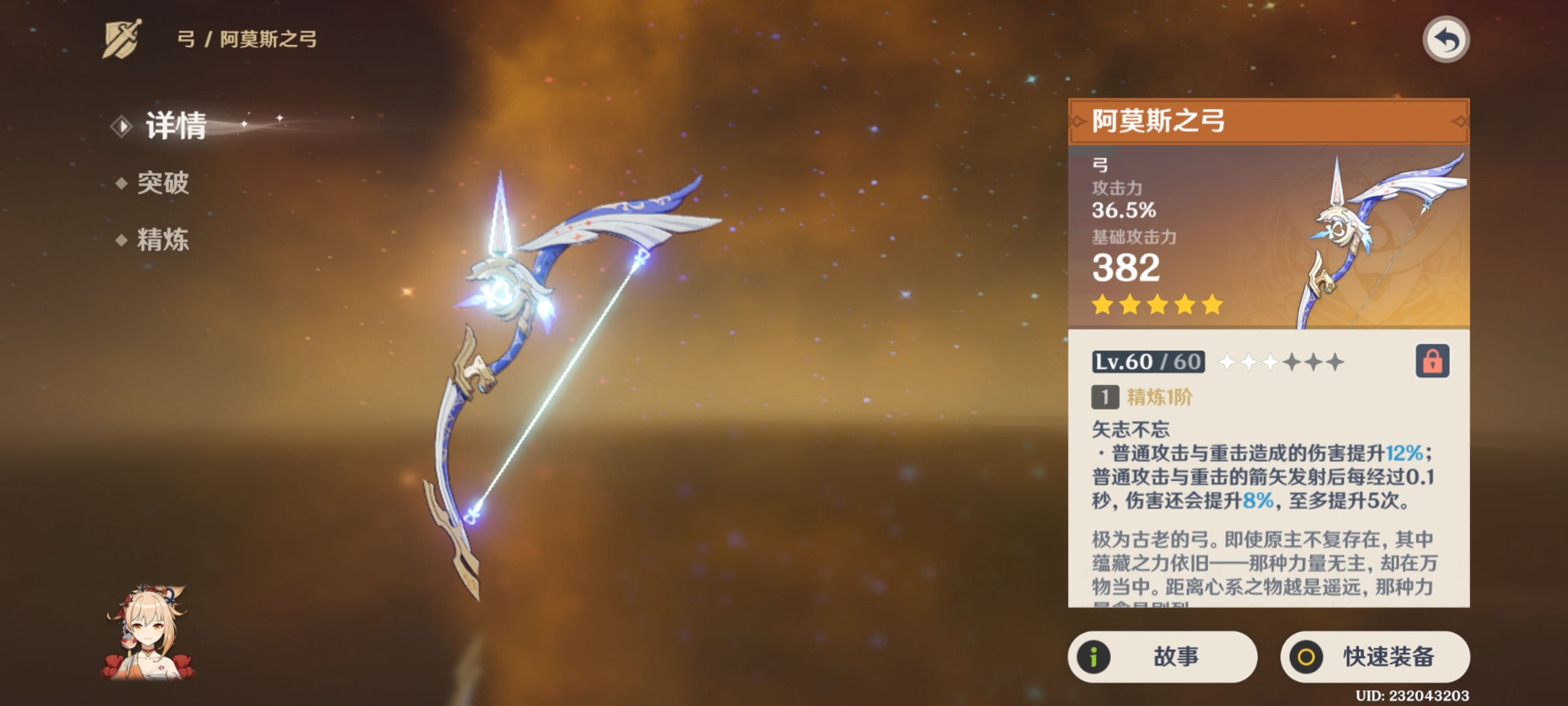
Task: Open the 突破 ascension tab
Action: [x=162, y=183]
